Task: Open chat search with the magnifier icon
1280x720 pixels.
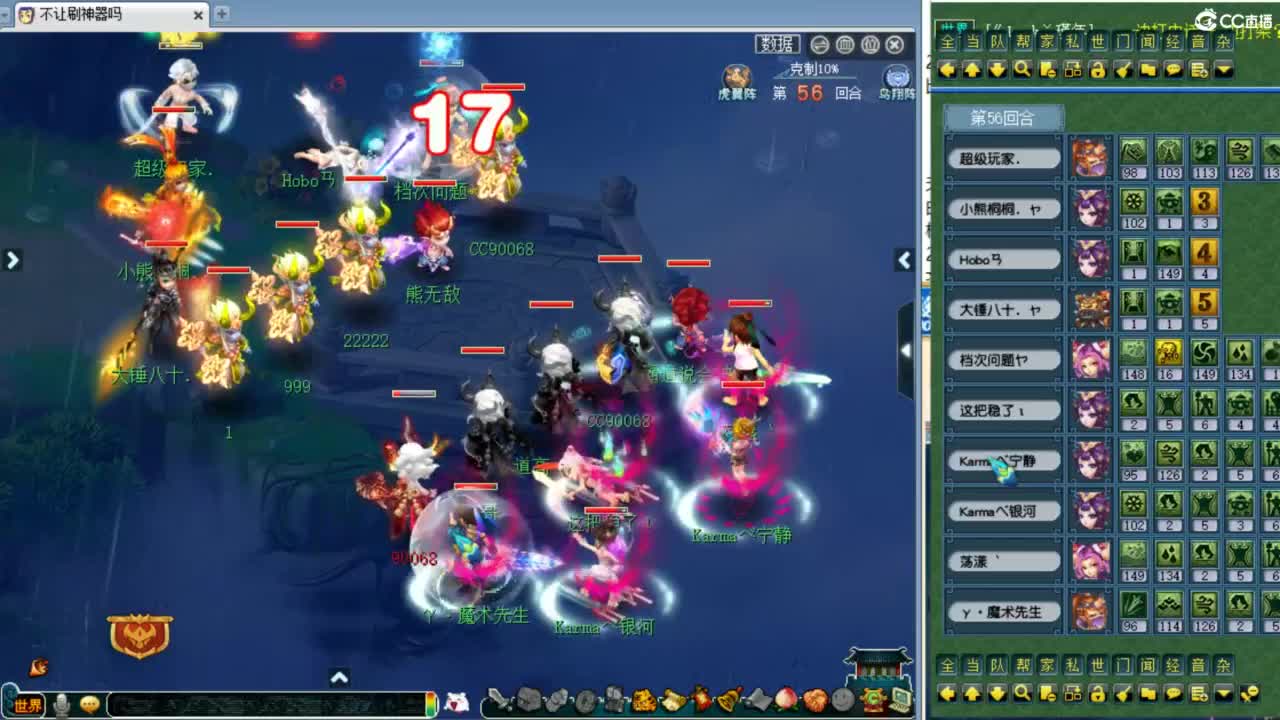Action: click(1022, 70)
